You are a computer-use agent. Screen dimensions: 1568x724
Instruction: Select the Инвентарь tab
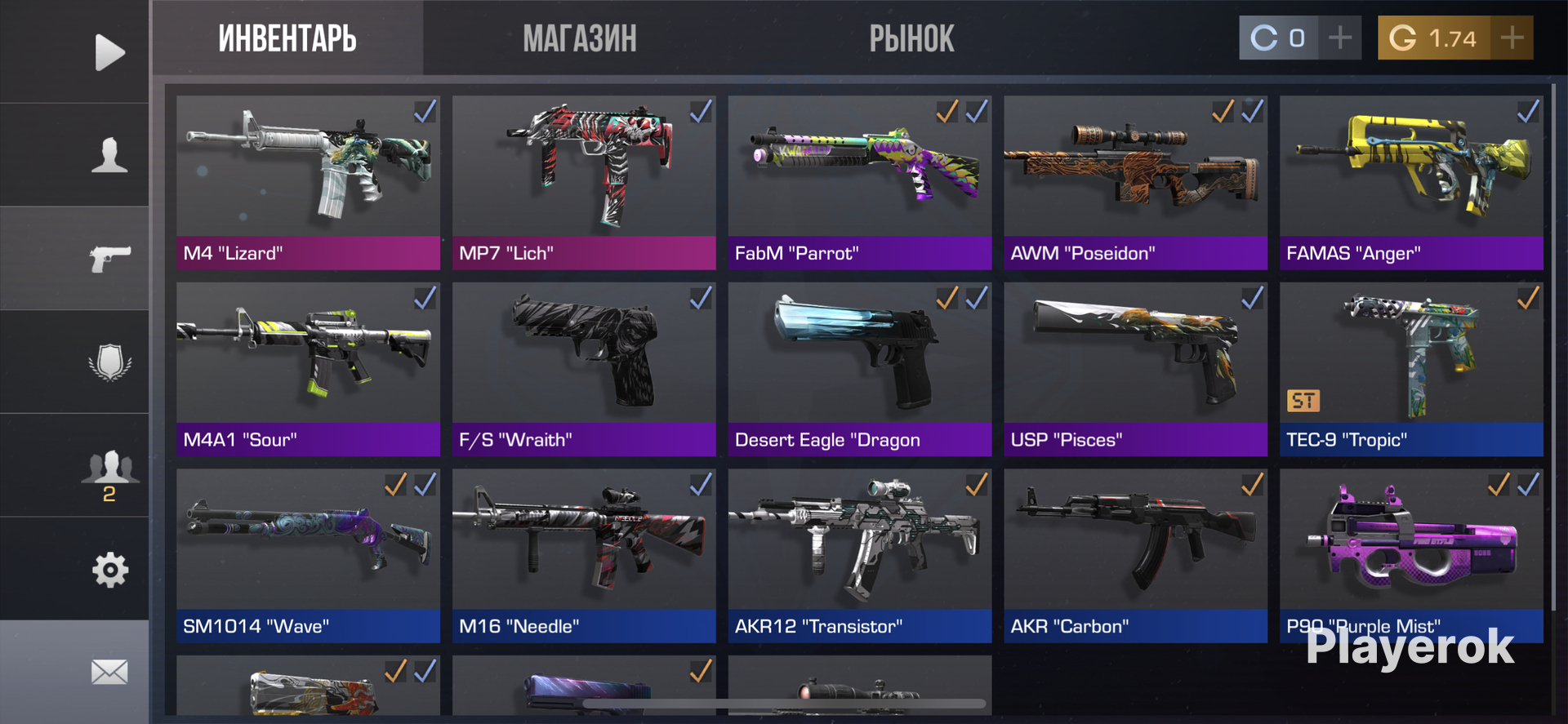[x=287, y=38]
